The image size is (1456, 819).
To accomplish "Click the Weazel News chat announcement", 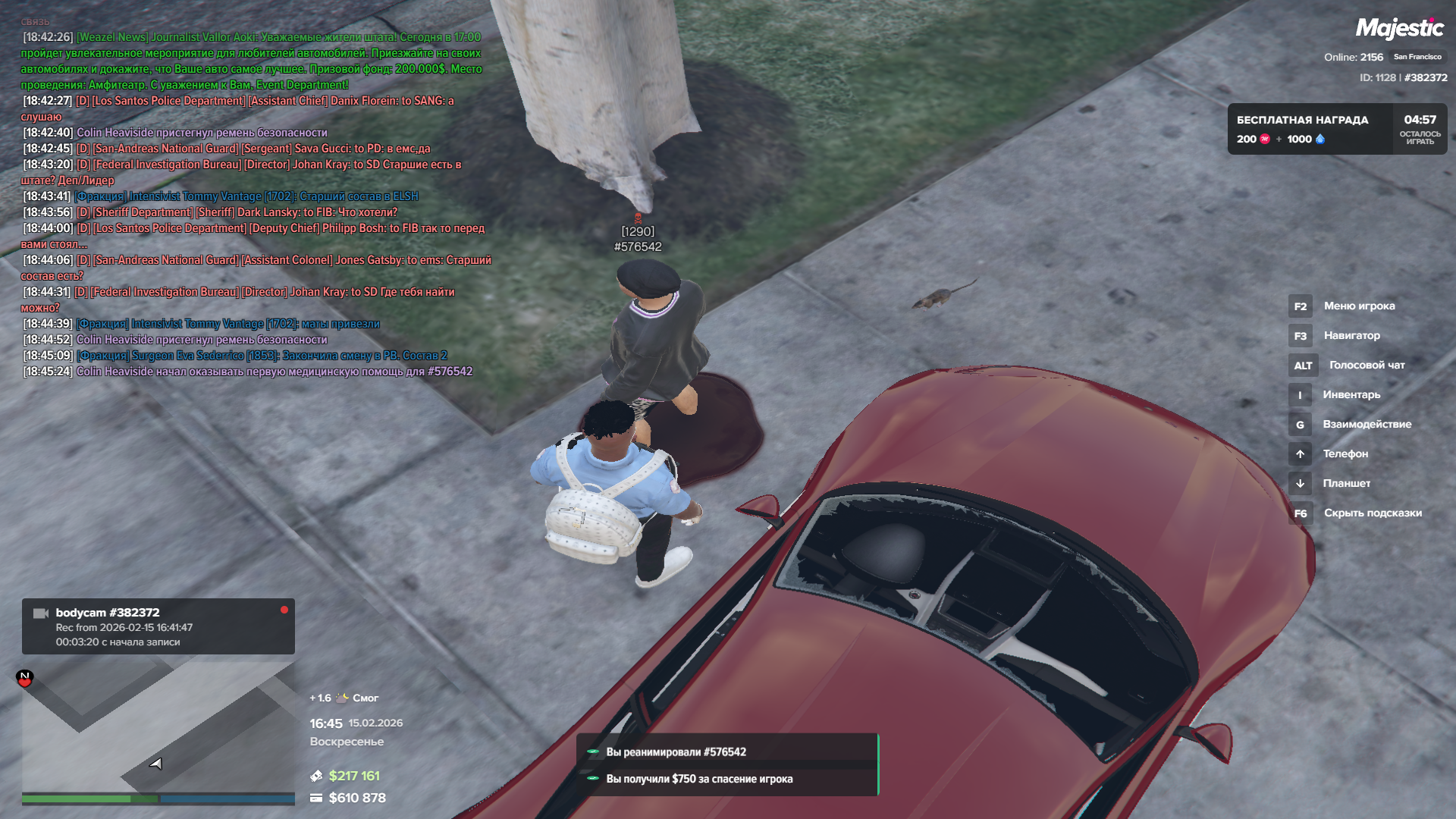I will tap(250, 61).
